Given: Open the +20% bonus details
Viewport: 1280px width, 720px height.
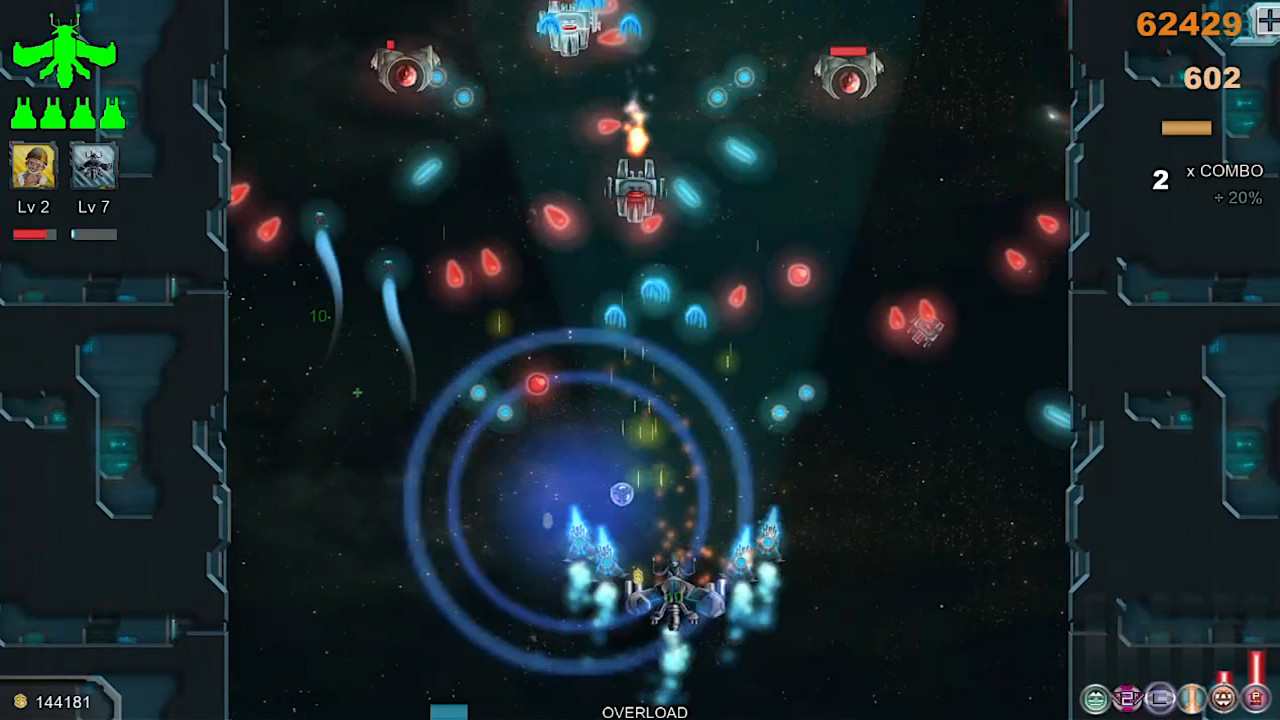Looking at the screenshot, I should (x=1239, y=198).
